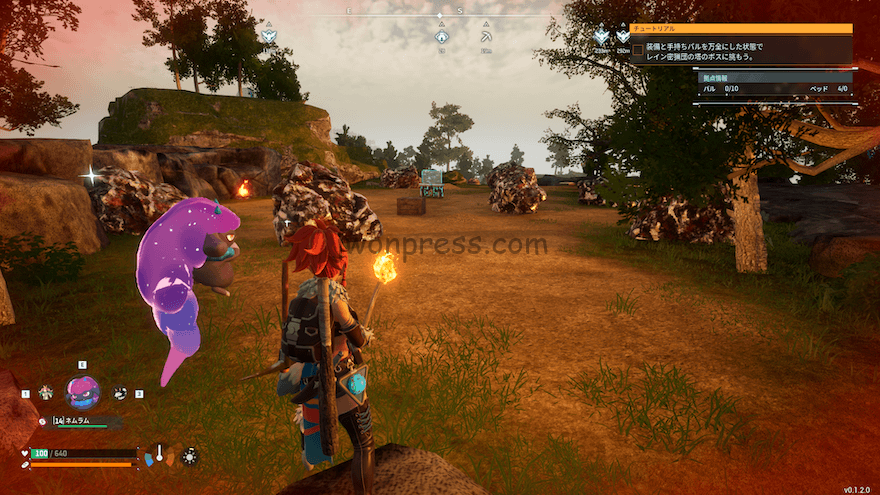Tick the tutorial objective checkbox

tap(637, 50)
